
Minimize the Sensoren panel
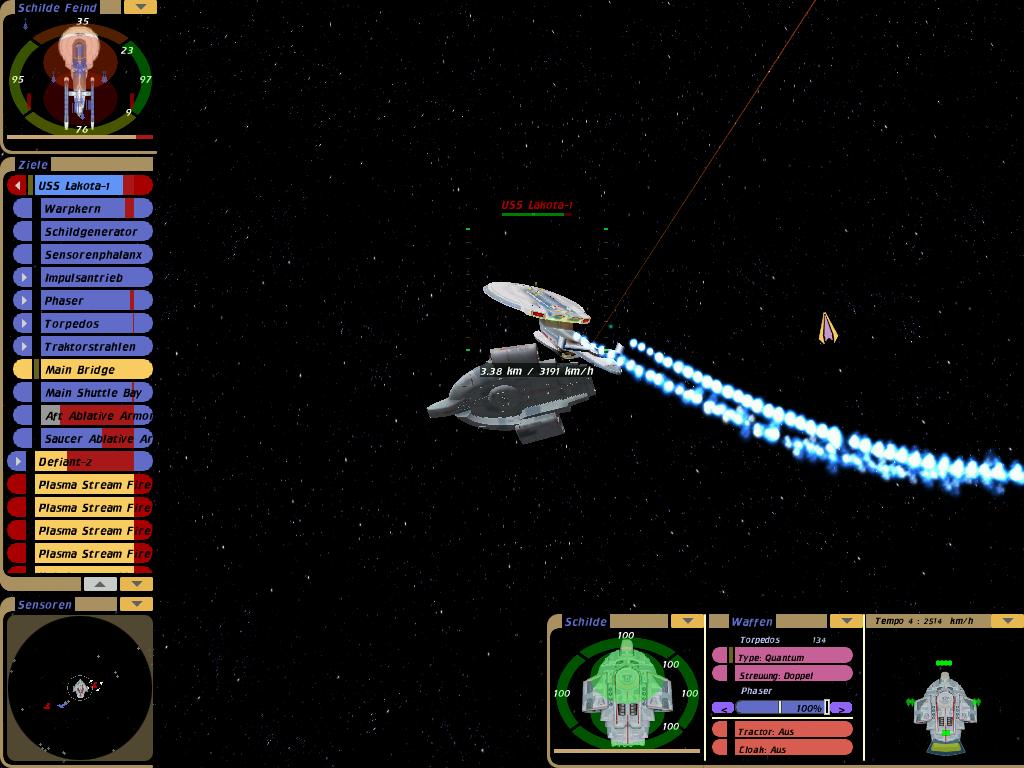tap(136, 604)
